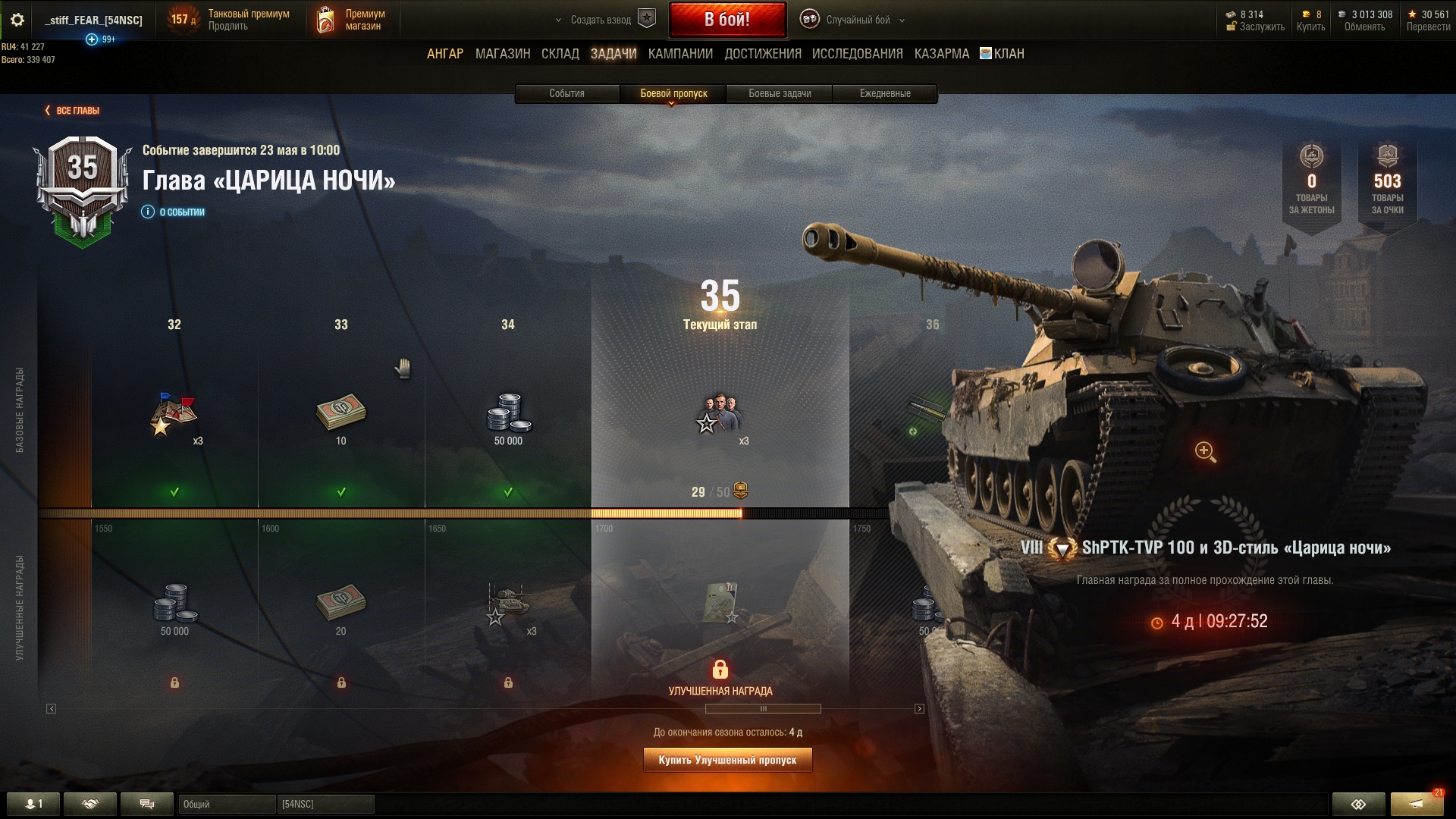
Task: Open the settings gear menu
Action: [x=17, y=20]
